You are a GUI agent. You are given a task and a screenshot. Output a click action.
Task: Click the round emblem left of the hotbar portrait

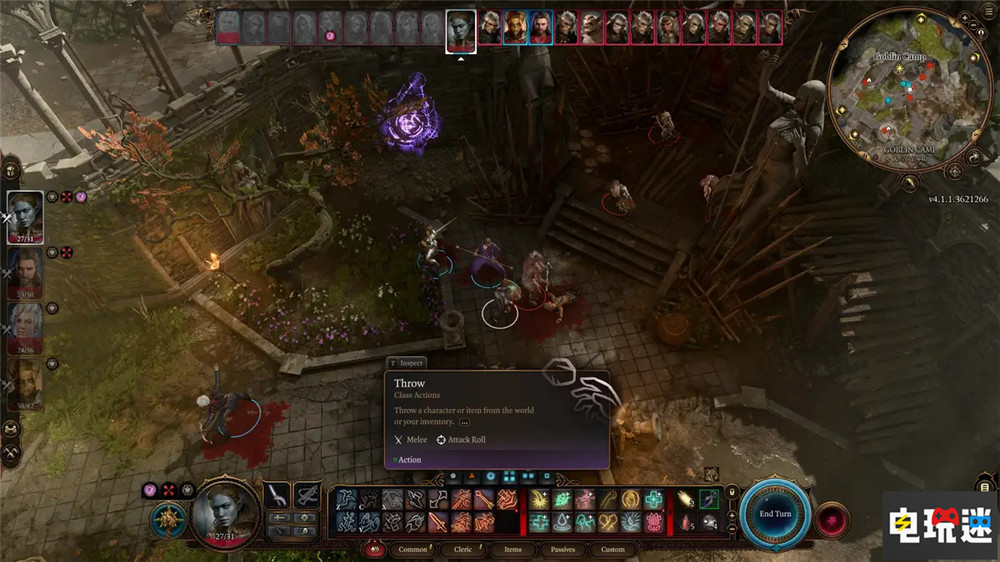click(167, 520)
